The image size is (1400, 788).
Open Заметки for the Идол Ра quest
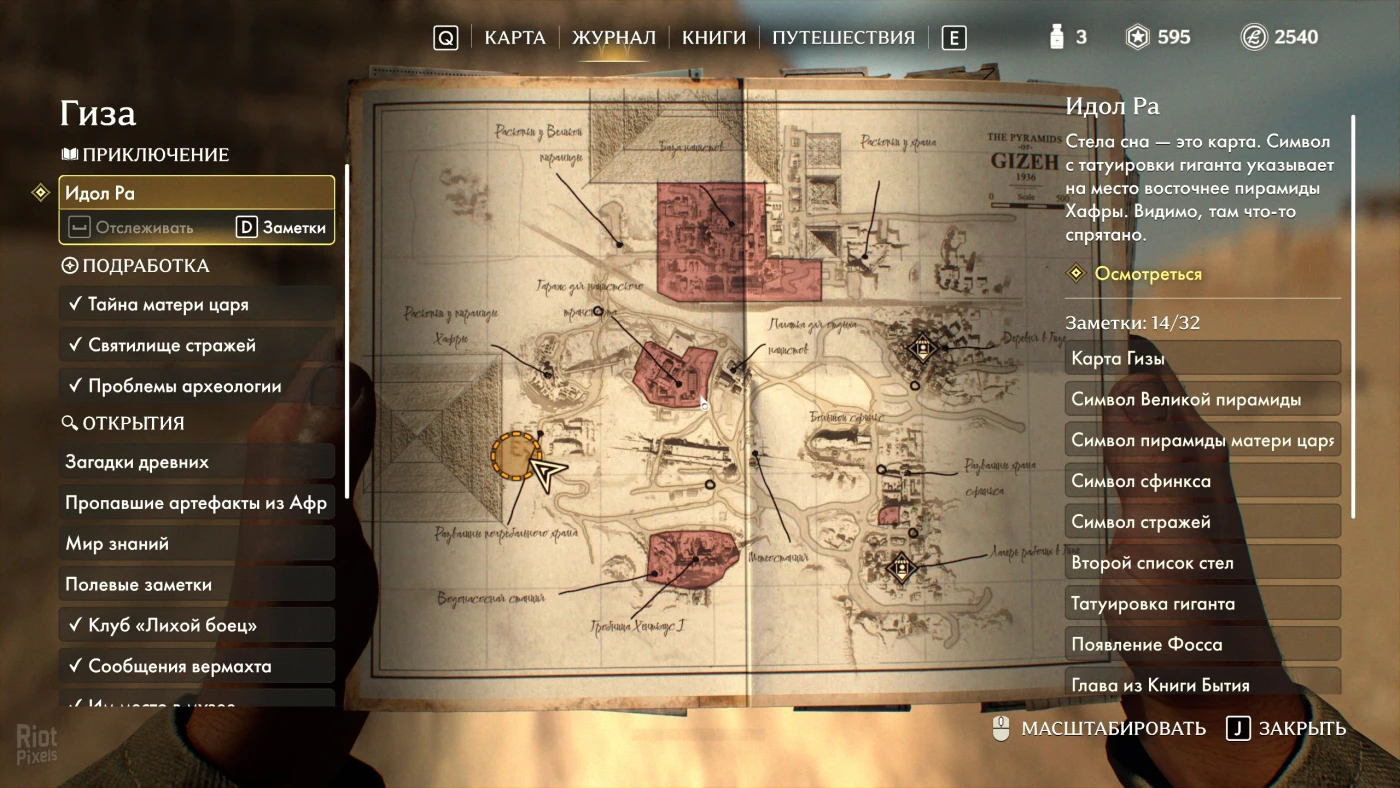pyautogui.click(x=284, y=228)
